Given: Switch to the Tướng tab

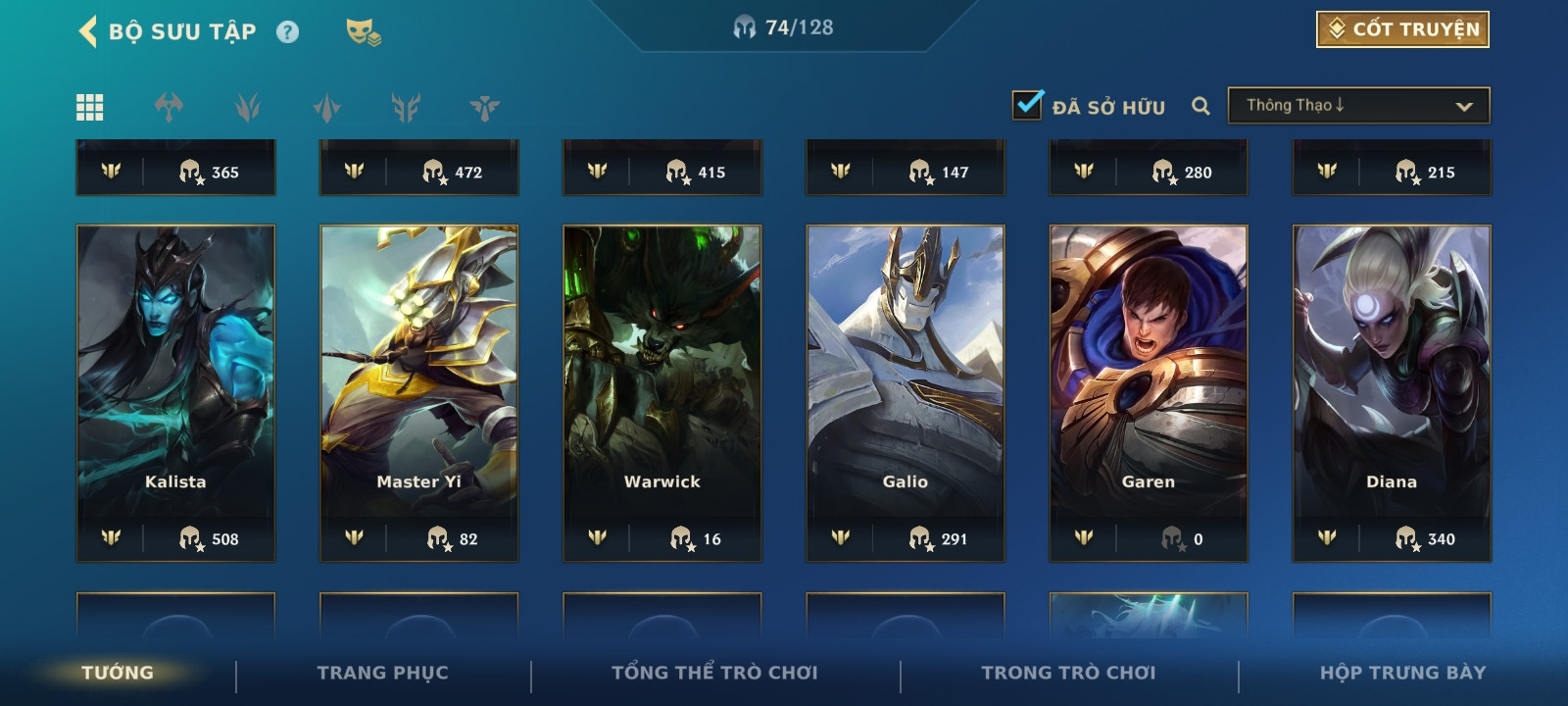Looking at the screenshot, I should (x=118, y=673).
